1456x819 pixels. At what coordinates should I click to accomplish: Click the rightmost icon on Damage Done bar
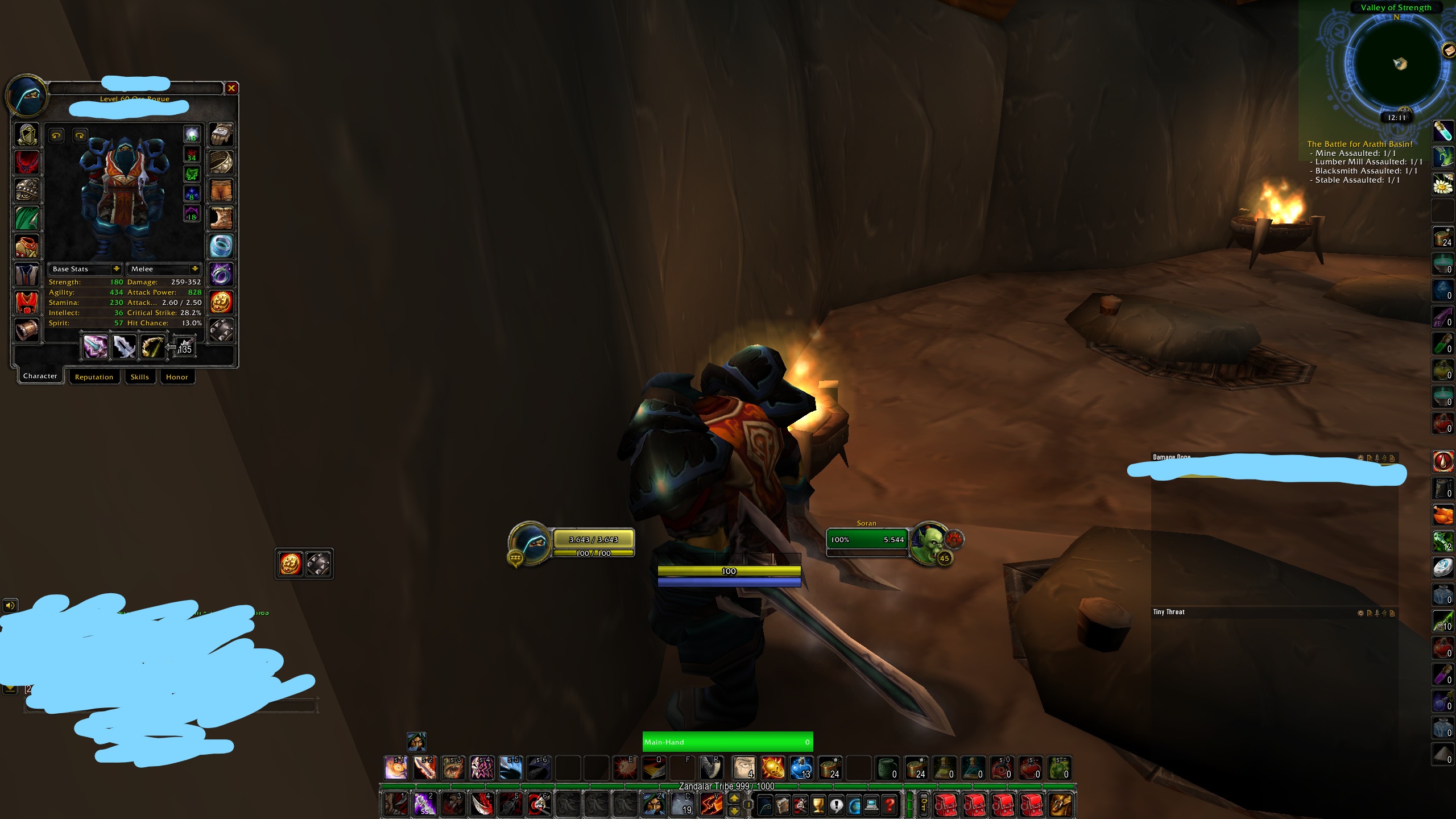pyautogui.click(x=1392, y=458)
